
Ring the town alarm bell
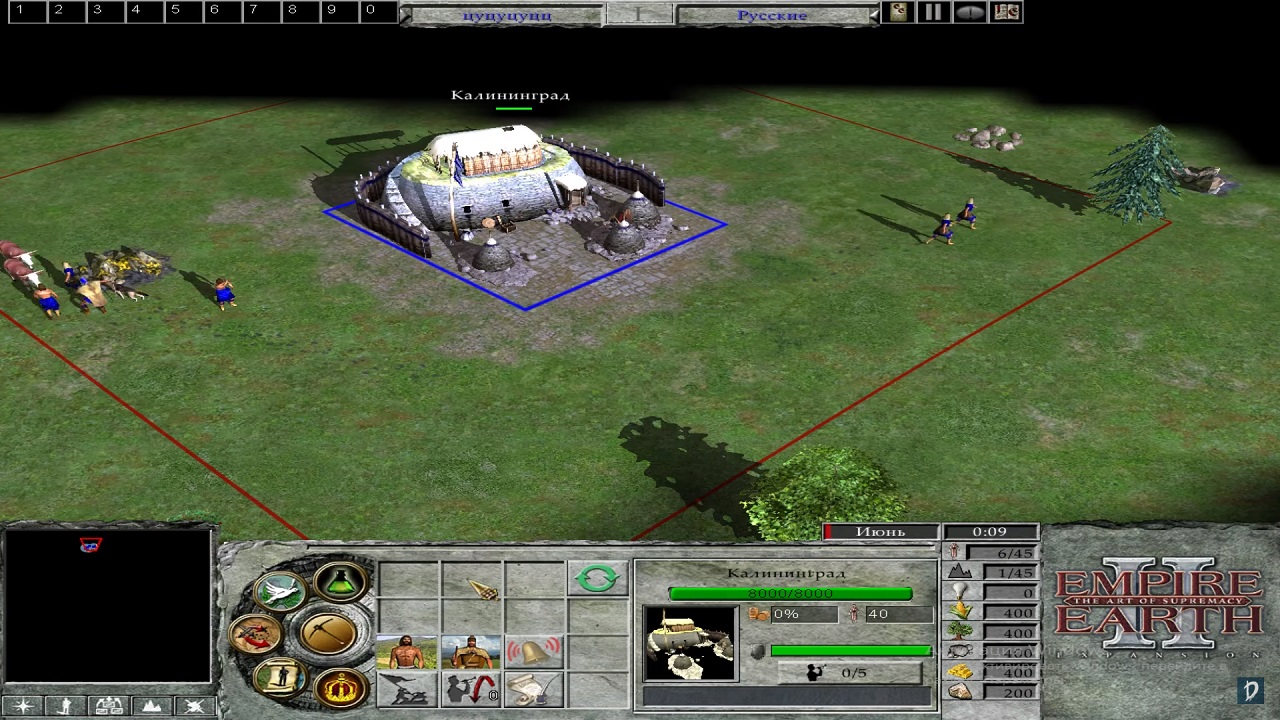click(533, 653)
